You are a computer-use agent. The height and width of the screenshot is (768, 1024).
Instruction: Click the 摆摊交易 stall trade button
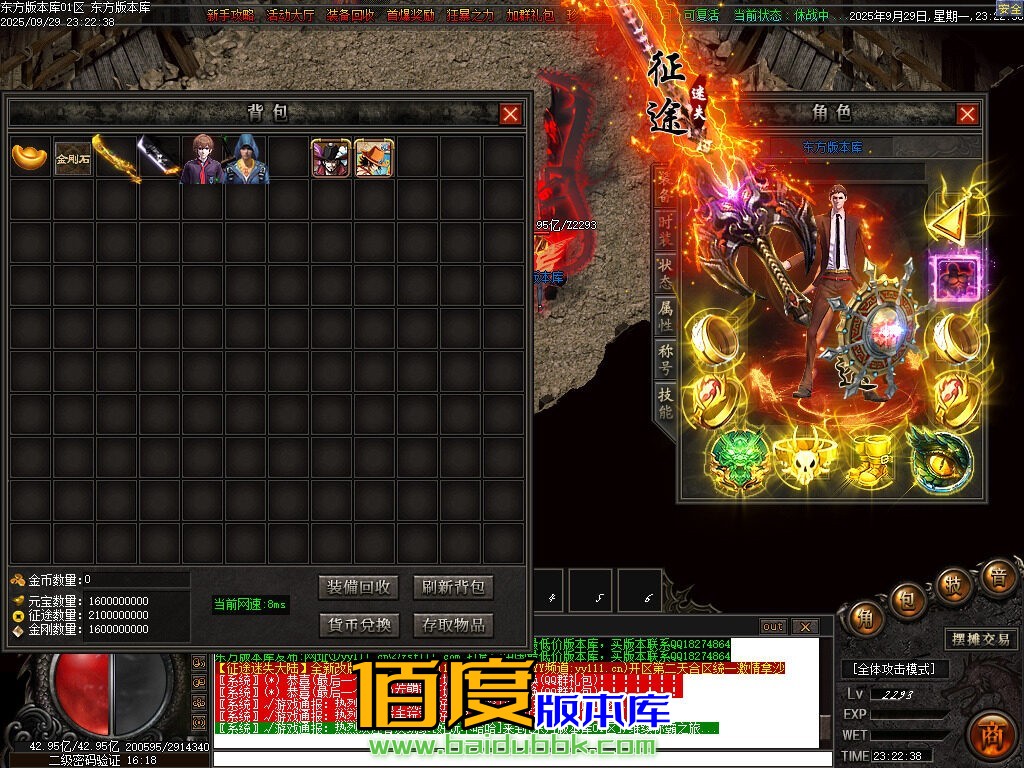pyautogui.click(x=980, y=639)
